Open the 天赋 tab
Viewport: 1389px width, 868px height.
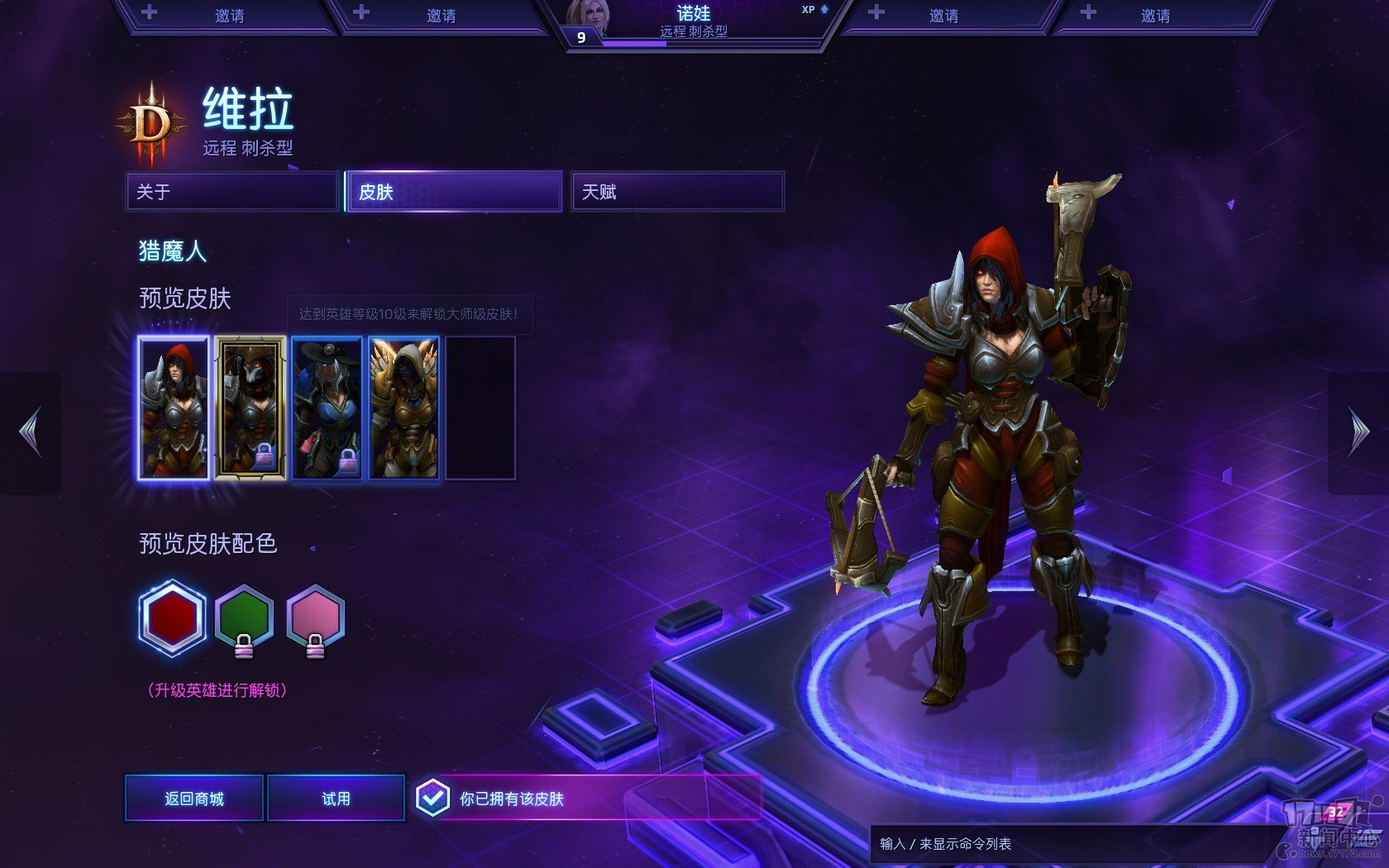coord(677,192)
